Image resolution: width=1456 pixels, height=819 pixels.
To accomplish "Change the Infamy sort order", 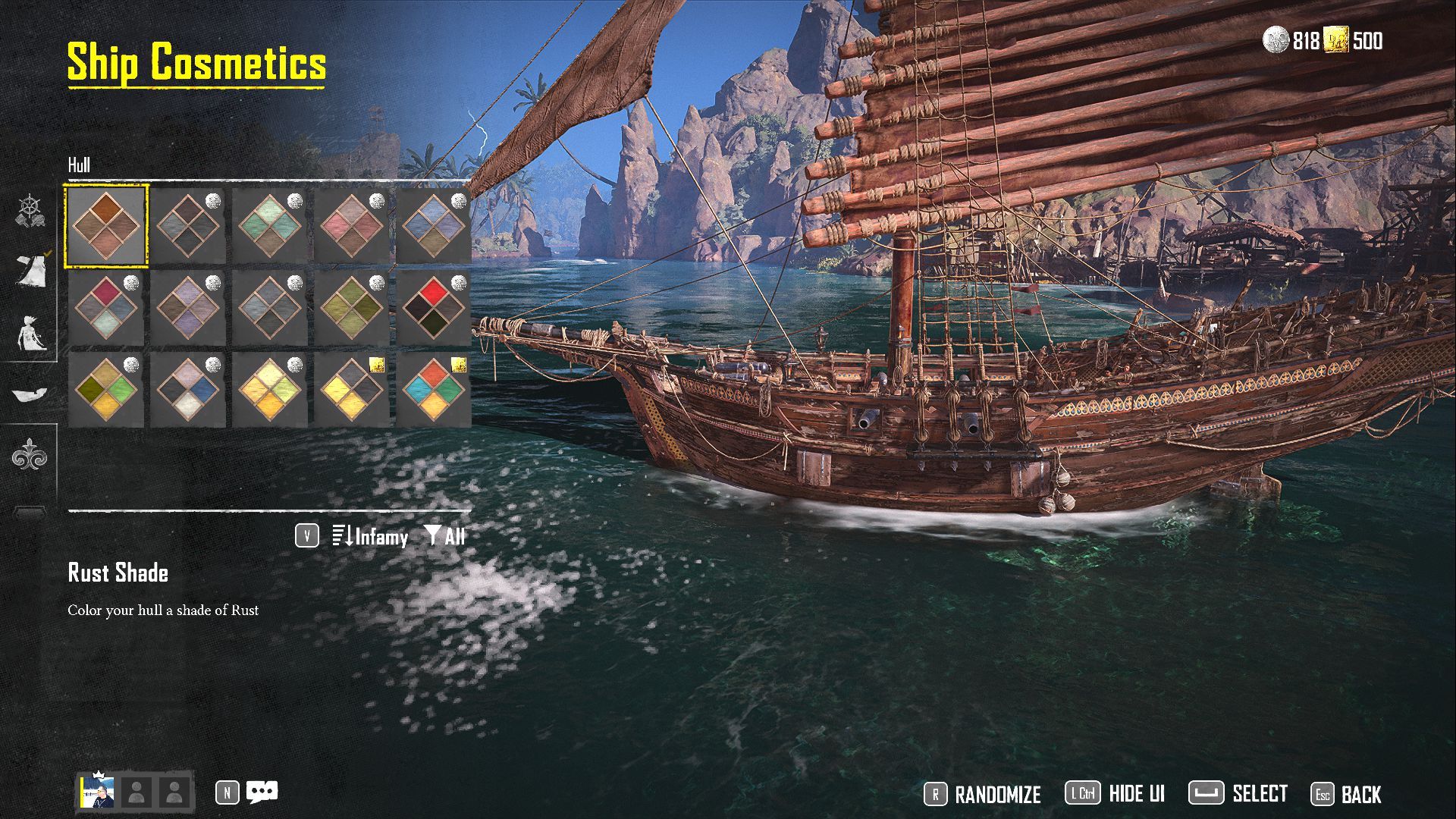I will coord(370,537).
